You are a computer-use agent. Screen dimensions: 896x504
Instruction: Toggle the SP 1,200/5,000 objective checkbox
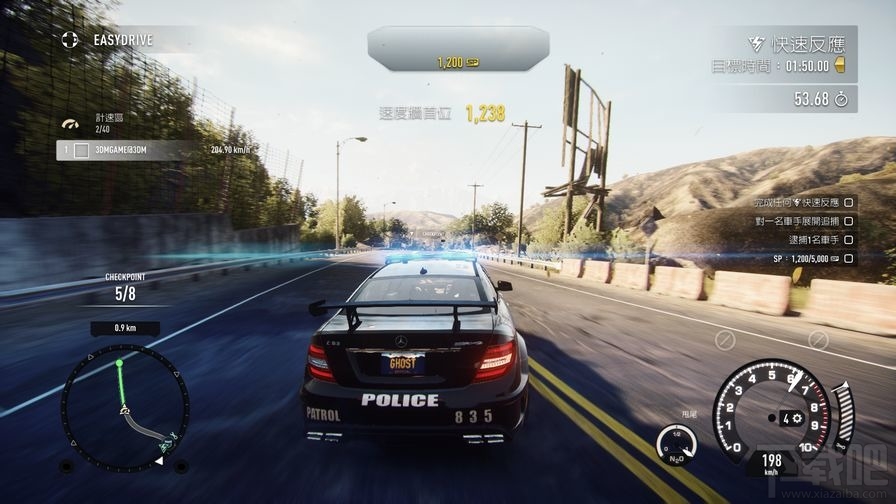point(849,257)
